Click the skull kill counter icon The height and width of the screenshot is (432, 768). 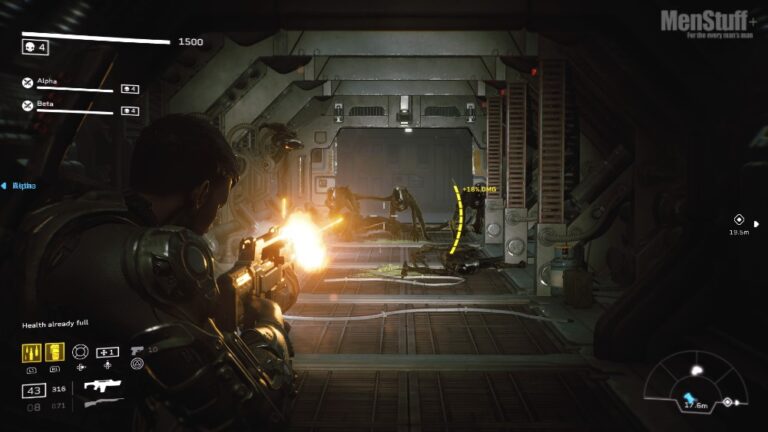tap(30, 47)
